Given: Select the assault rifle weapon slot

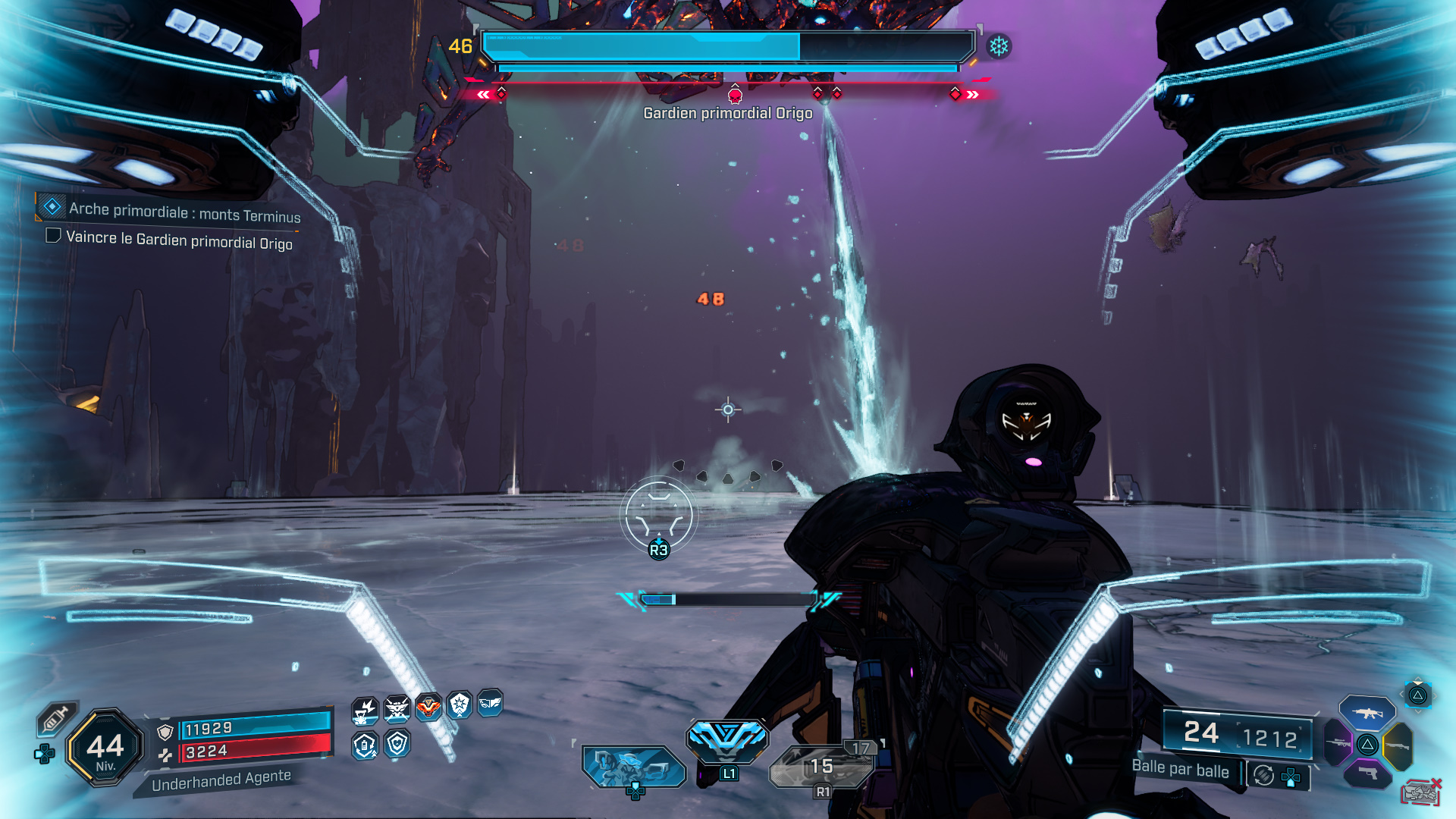Looking at the screenshot, I should pyautogui.click(x=1367, y=713).
